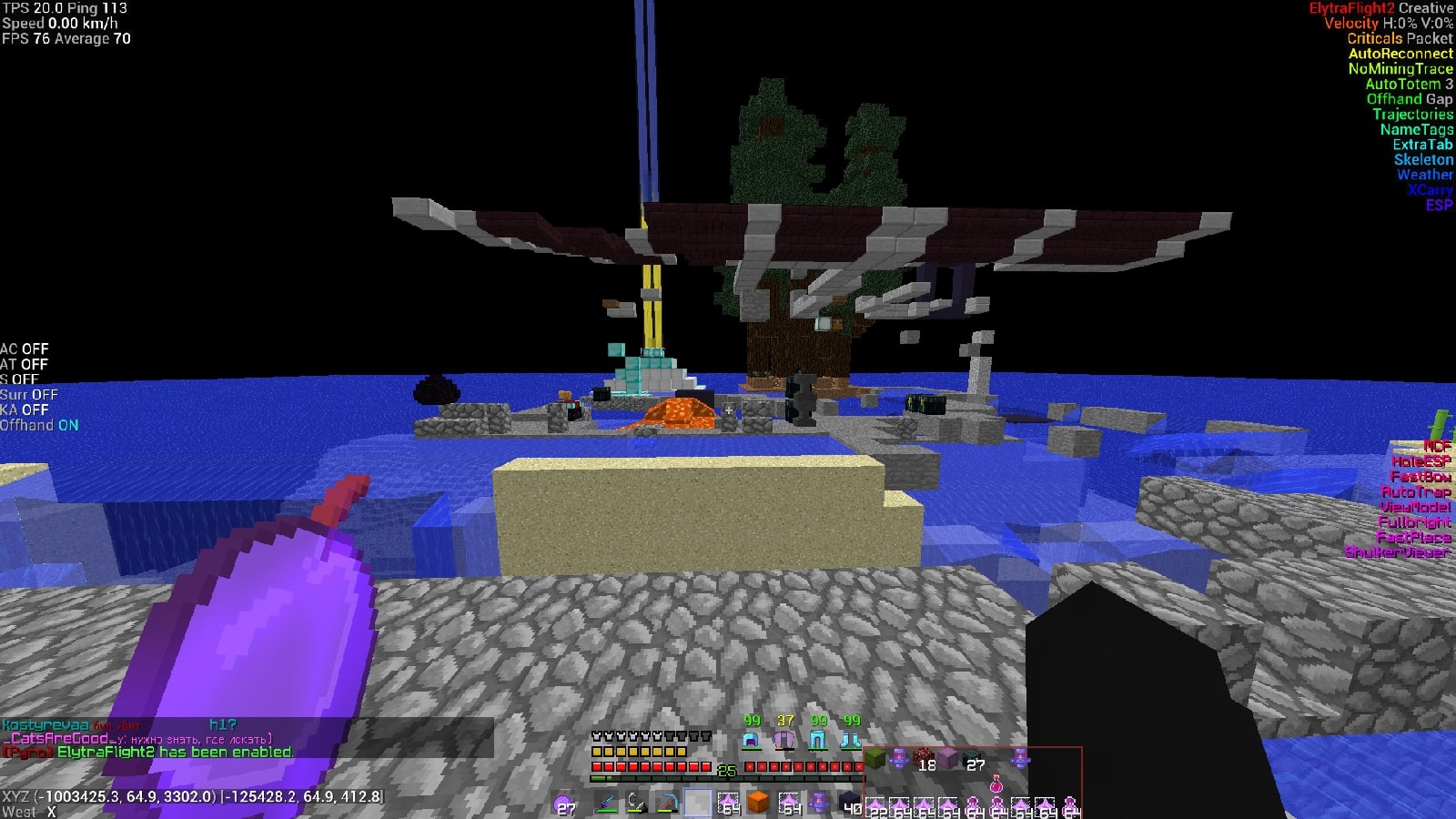Select the hotbar totem of undying slot
This screenshot has width=1456, height=819.
[820, 803]
